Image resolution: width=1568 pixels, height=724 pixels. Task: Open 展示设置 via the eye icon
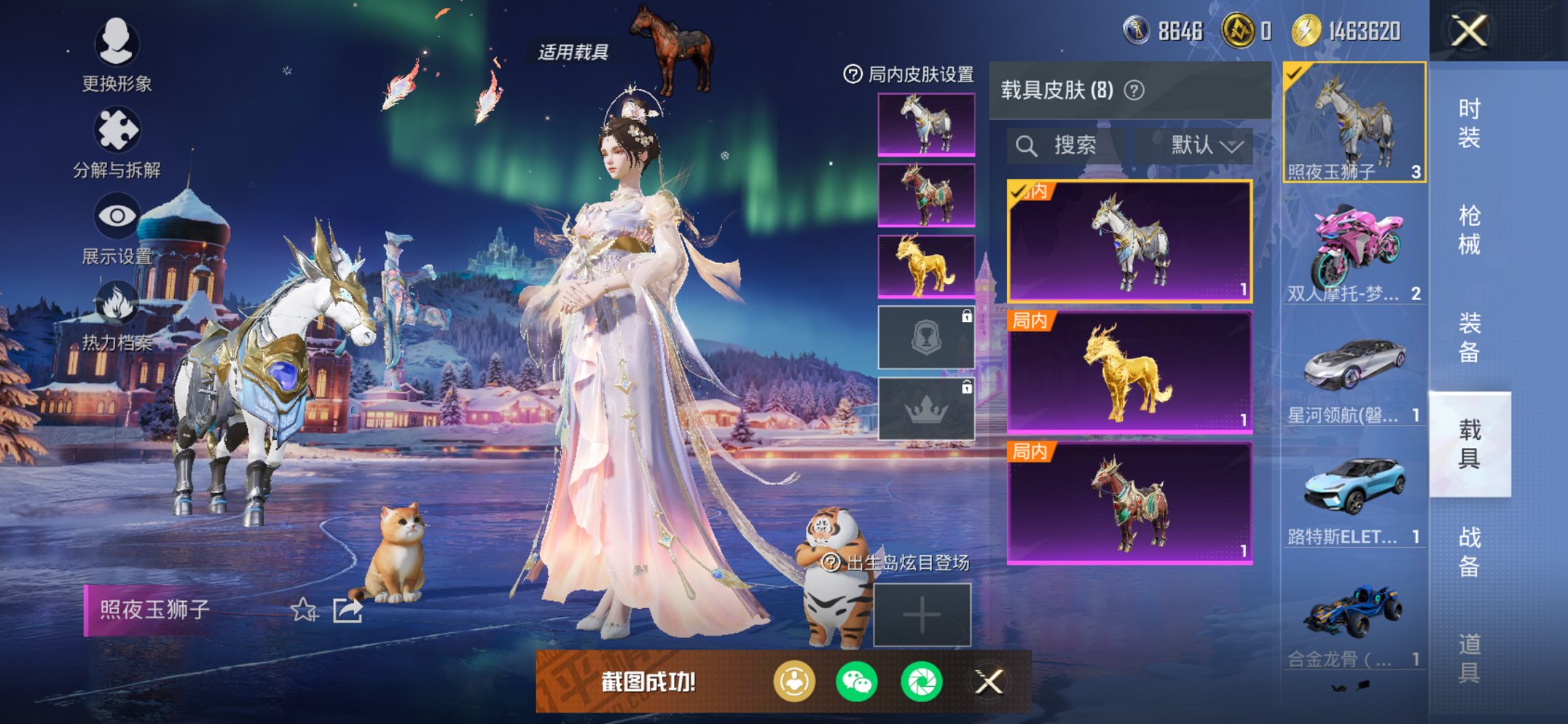117,215
